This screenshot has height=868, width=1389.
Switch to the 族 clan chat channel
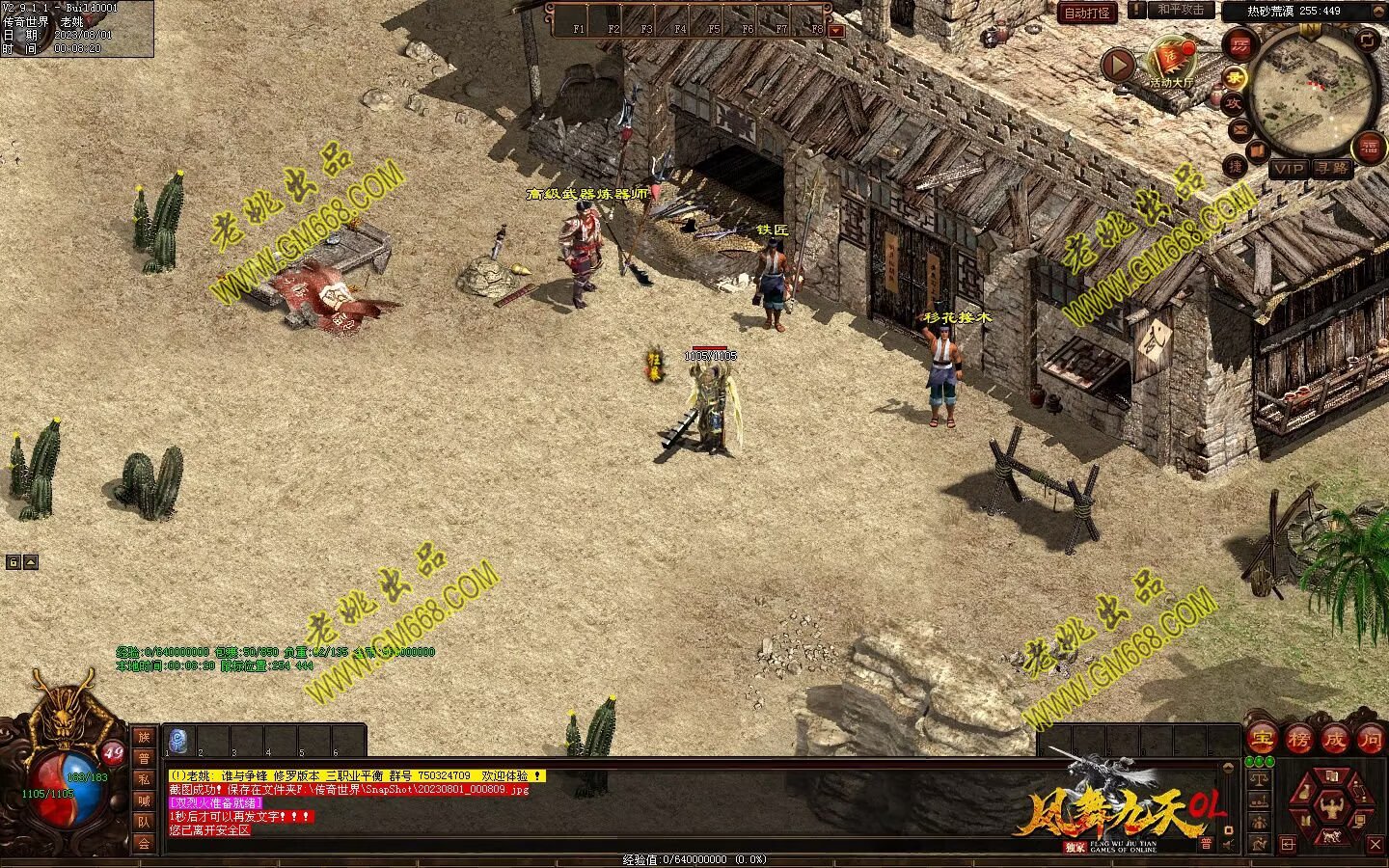[144, 737]
